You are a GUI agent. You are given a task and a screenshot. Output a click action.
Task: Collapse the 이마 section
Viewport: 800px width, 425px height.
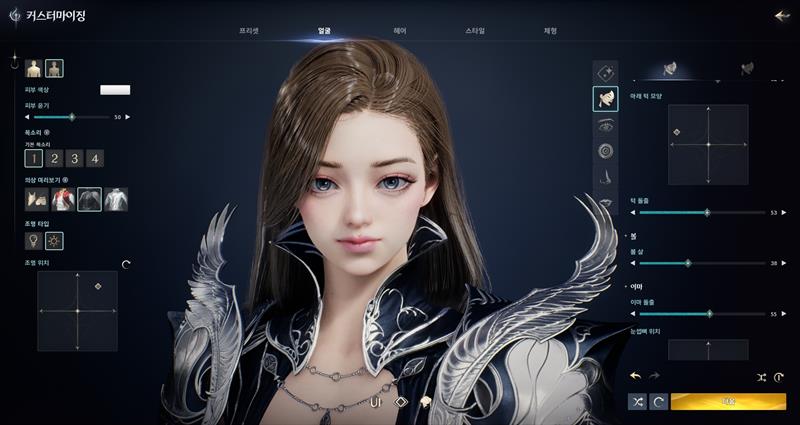pyautogui.click(x=625, y=285)
